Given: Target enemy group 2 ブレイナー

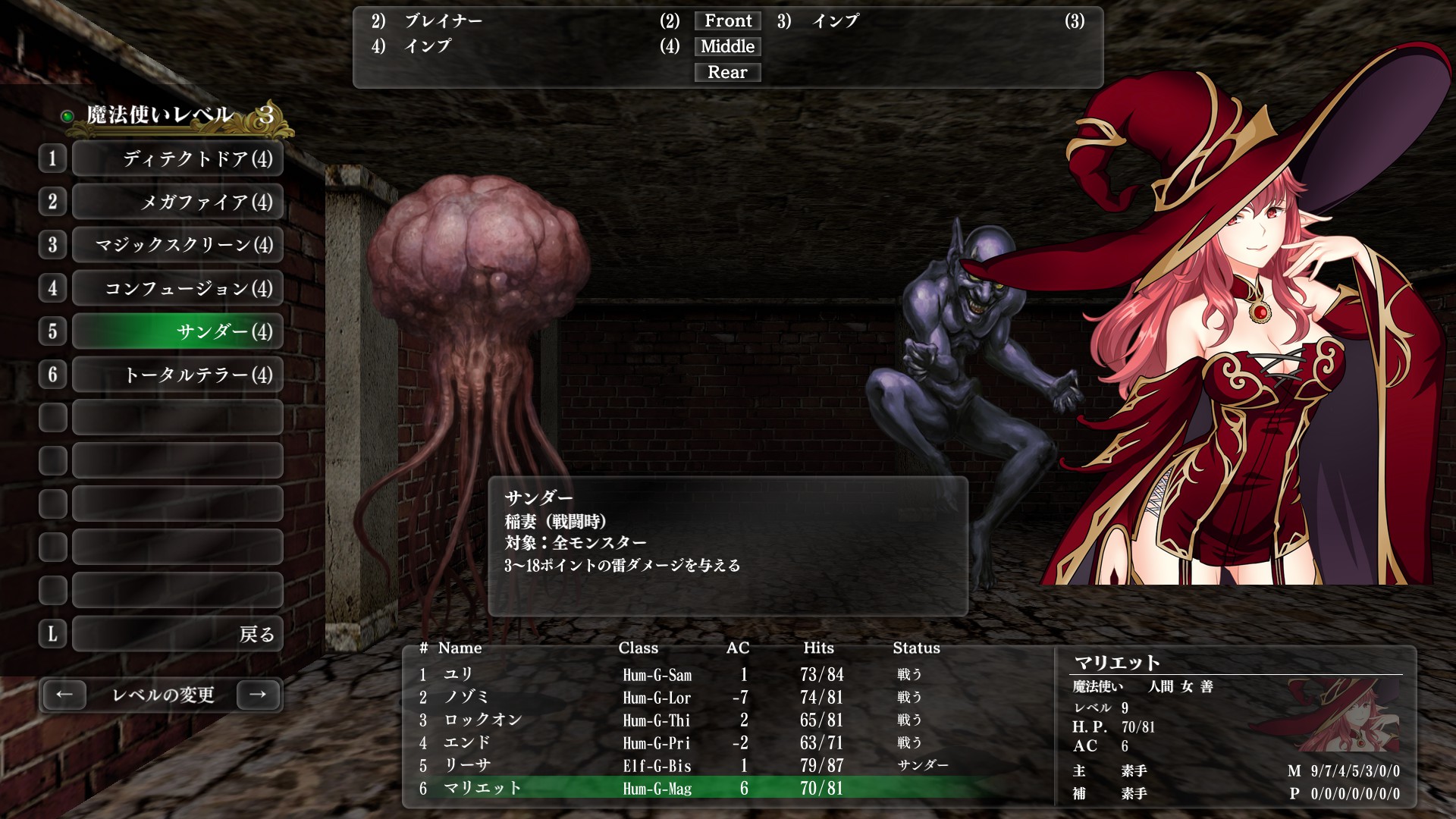Looking at the screenshot, I should (444, 21).
